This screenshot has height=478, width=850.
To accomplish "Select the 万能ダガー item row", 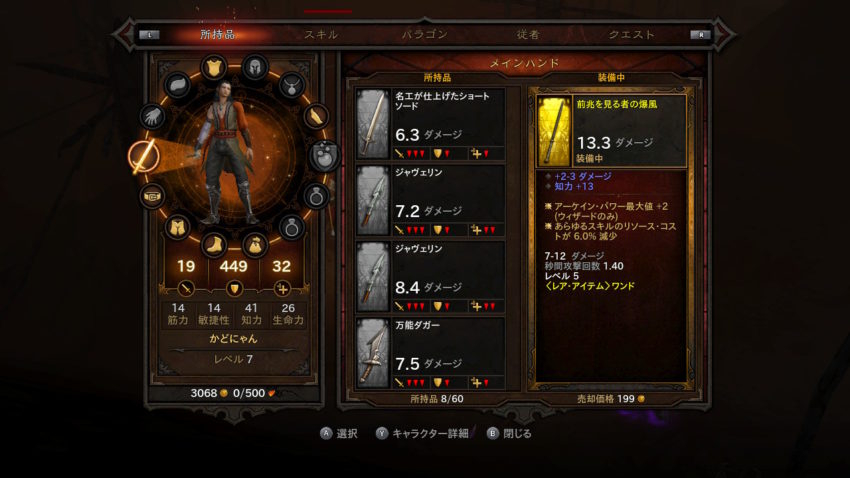I will (430, 352).
